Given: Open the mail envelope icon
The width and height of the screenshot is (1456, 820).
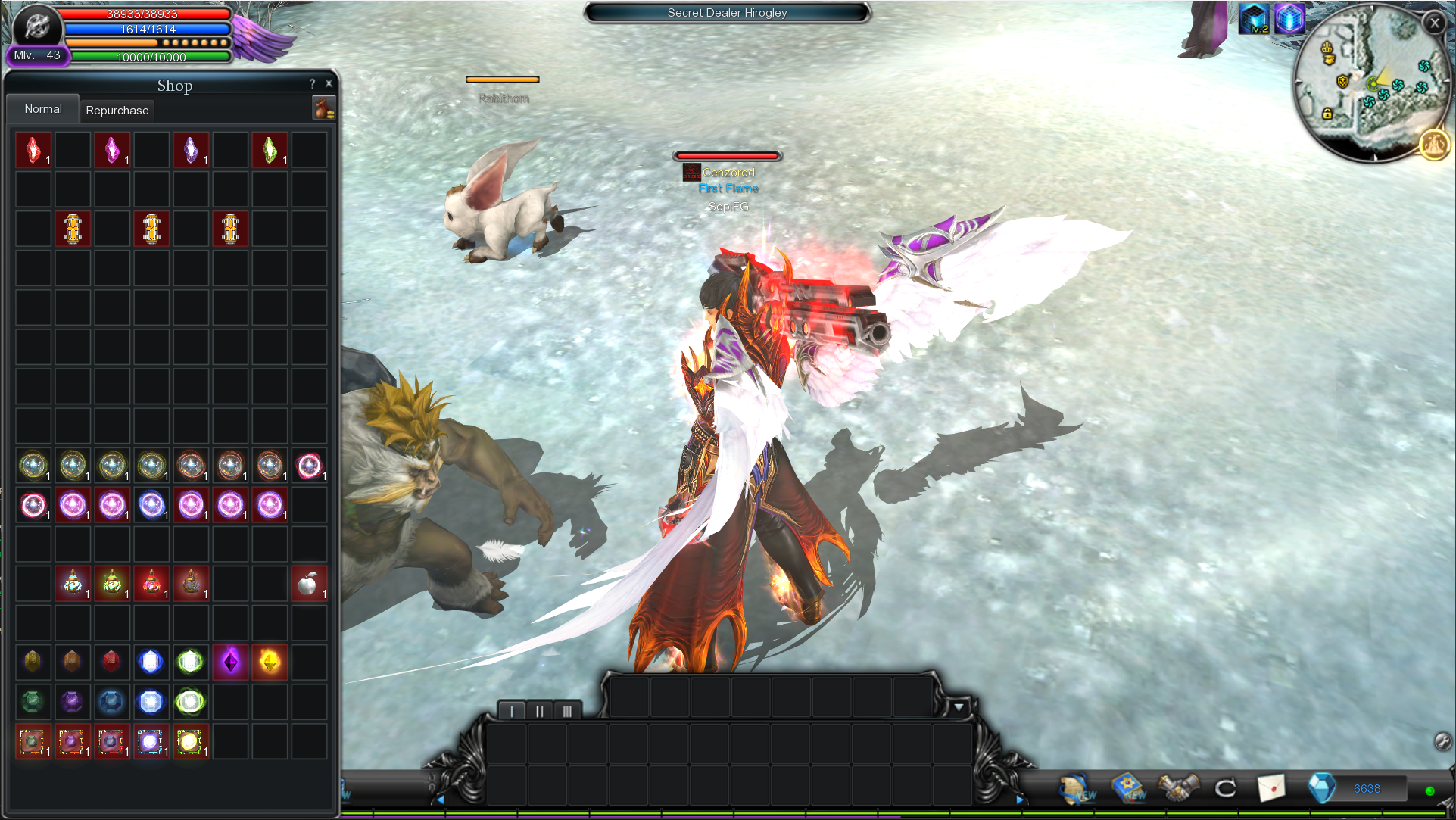Looking at the screenshot, I should point(1271,788).
